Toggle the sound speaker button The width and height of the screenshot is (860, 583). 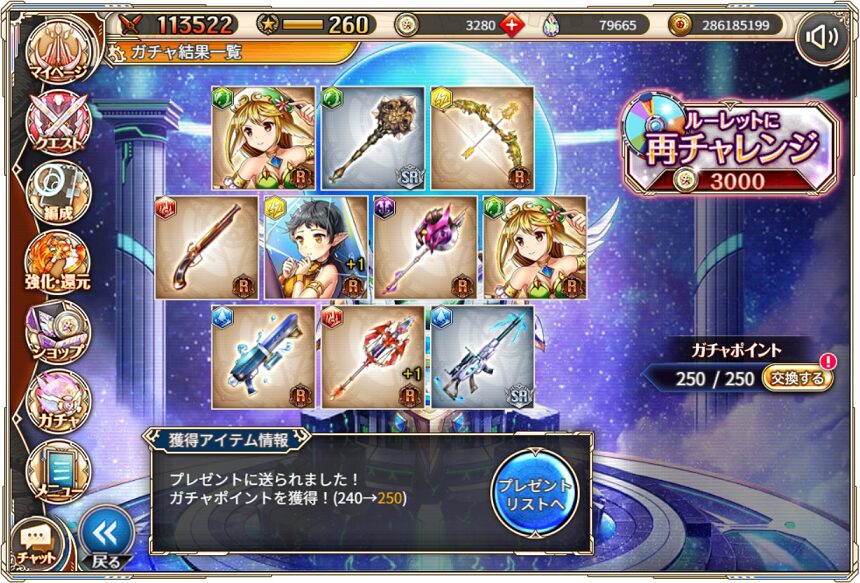[x=824, y=38]
